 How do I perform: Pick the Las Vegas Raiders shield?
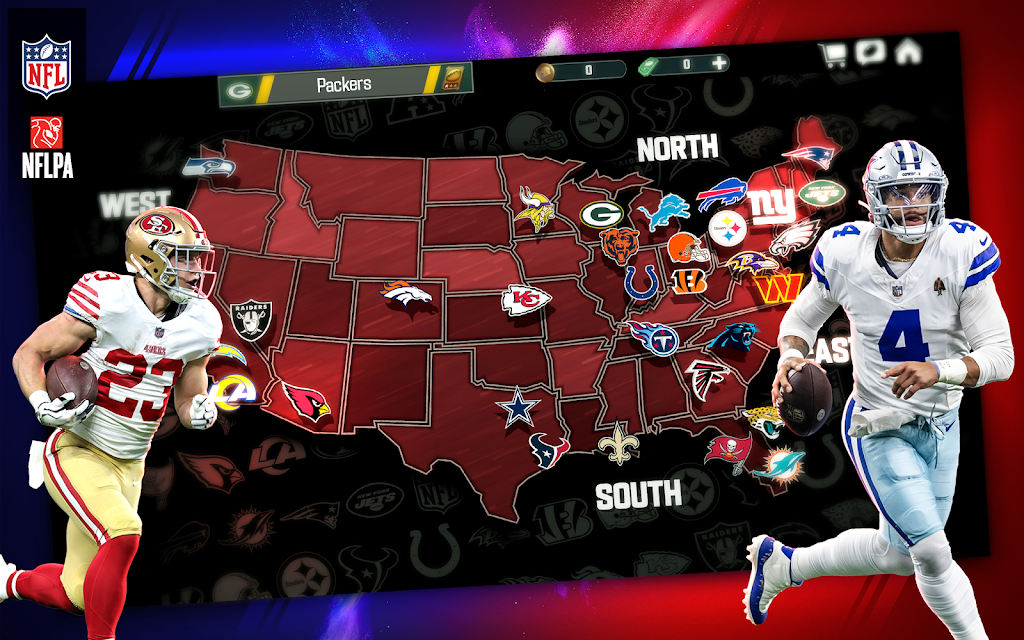250,321
